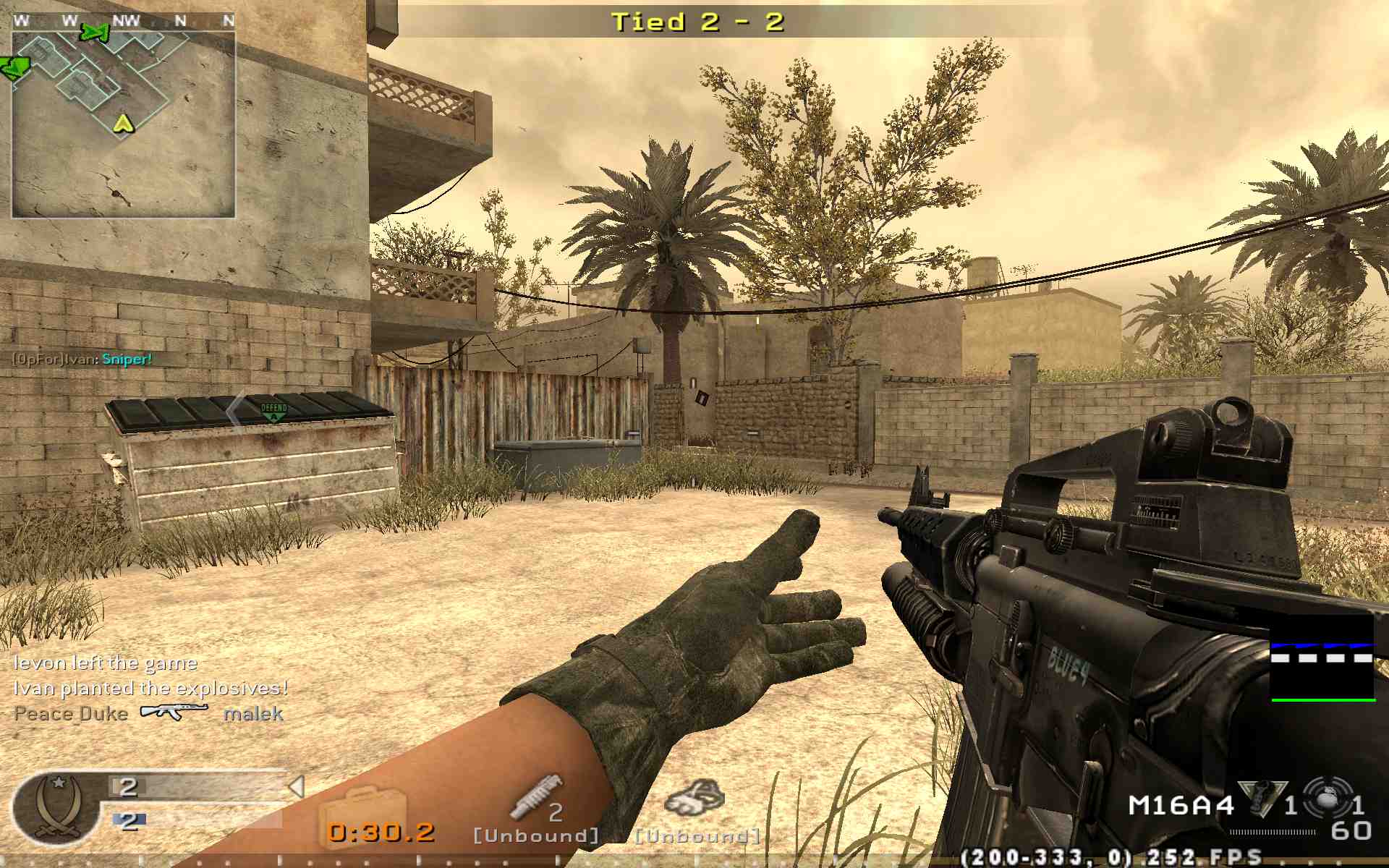Screen dimensions: 1389x868
Task: Click the chat line from [0pFor]Ivan saying Sniper
Action: pyautogui.click(x=83, y=359)
